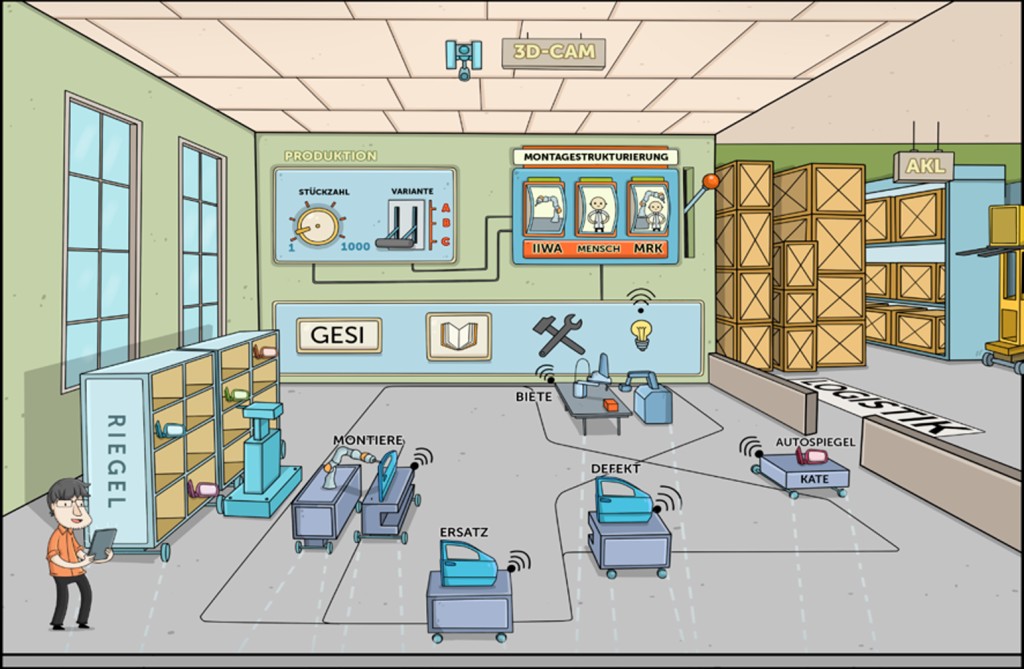Pull the orange-knob lever beside Montagestrukturierung
The image size is (1024, 669).
[x=712, y=180]
